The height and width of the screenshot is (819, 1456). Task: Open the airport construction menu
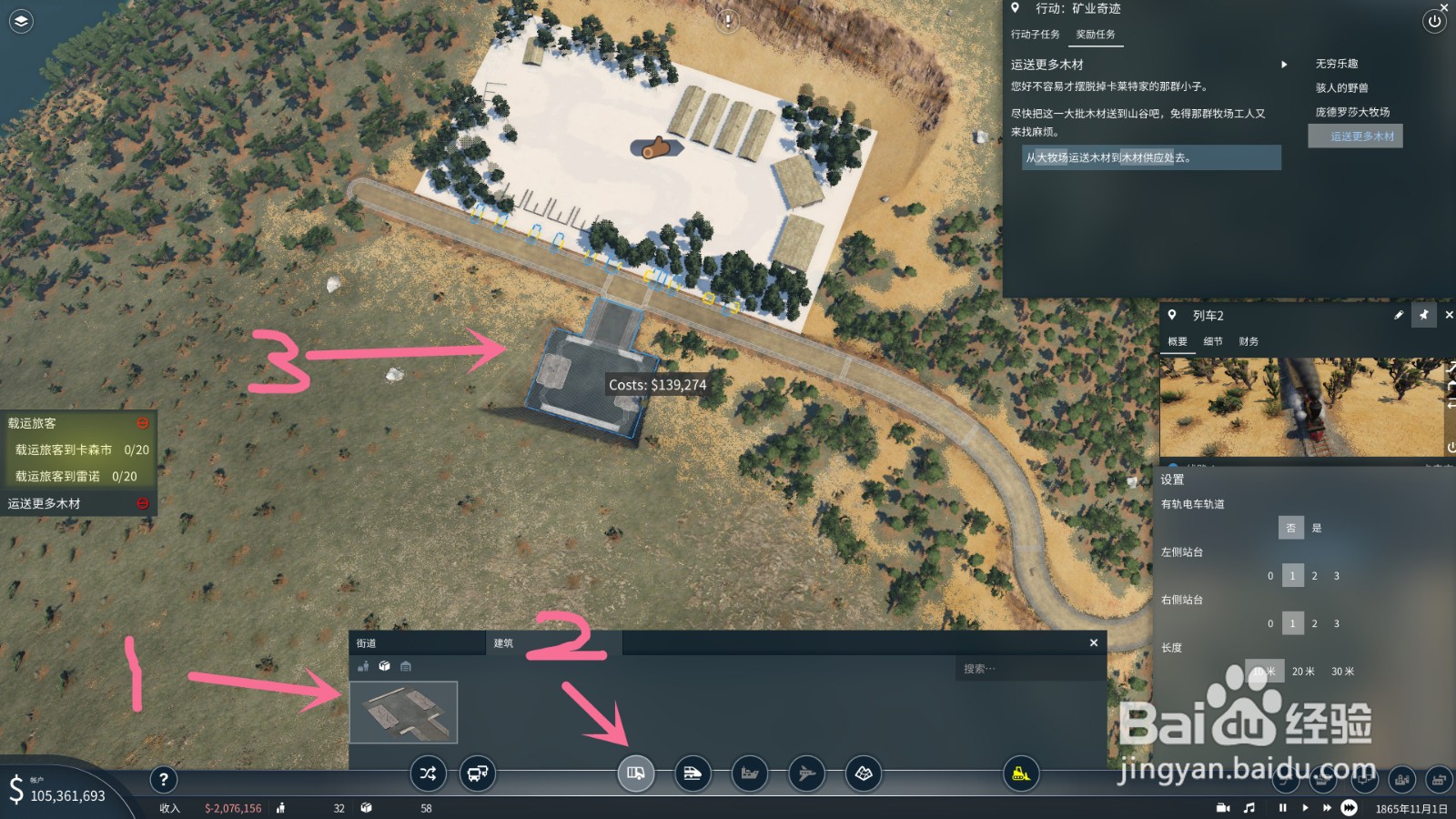point(806,774)
